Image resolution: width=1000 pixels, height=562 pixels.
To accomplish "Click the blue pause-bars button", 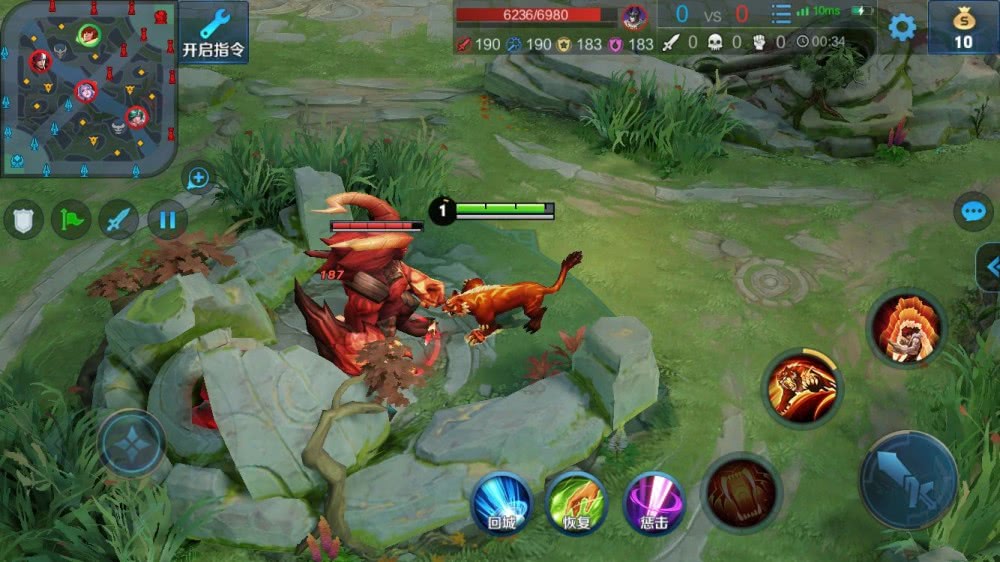I will click(x=167, y=219).
